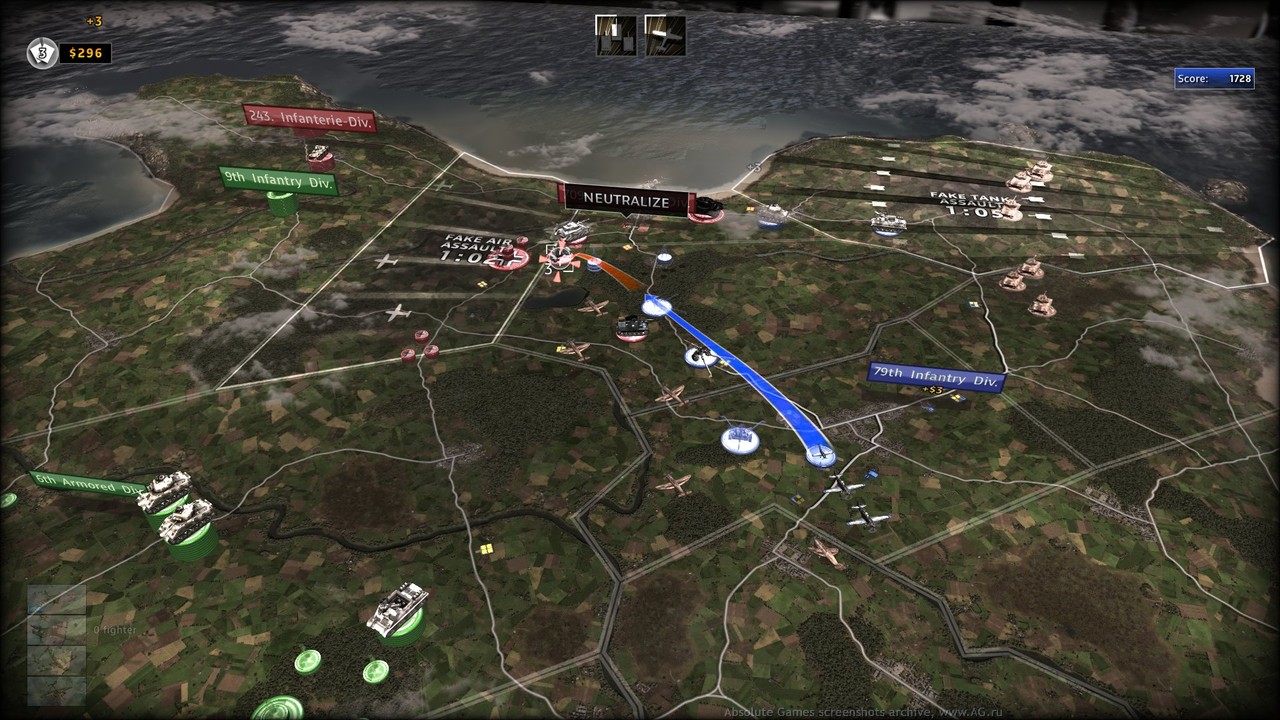
Task: Select the 9th Infantry Div. banner
Action: tap(278, 180)
